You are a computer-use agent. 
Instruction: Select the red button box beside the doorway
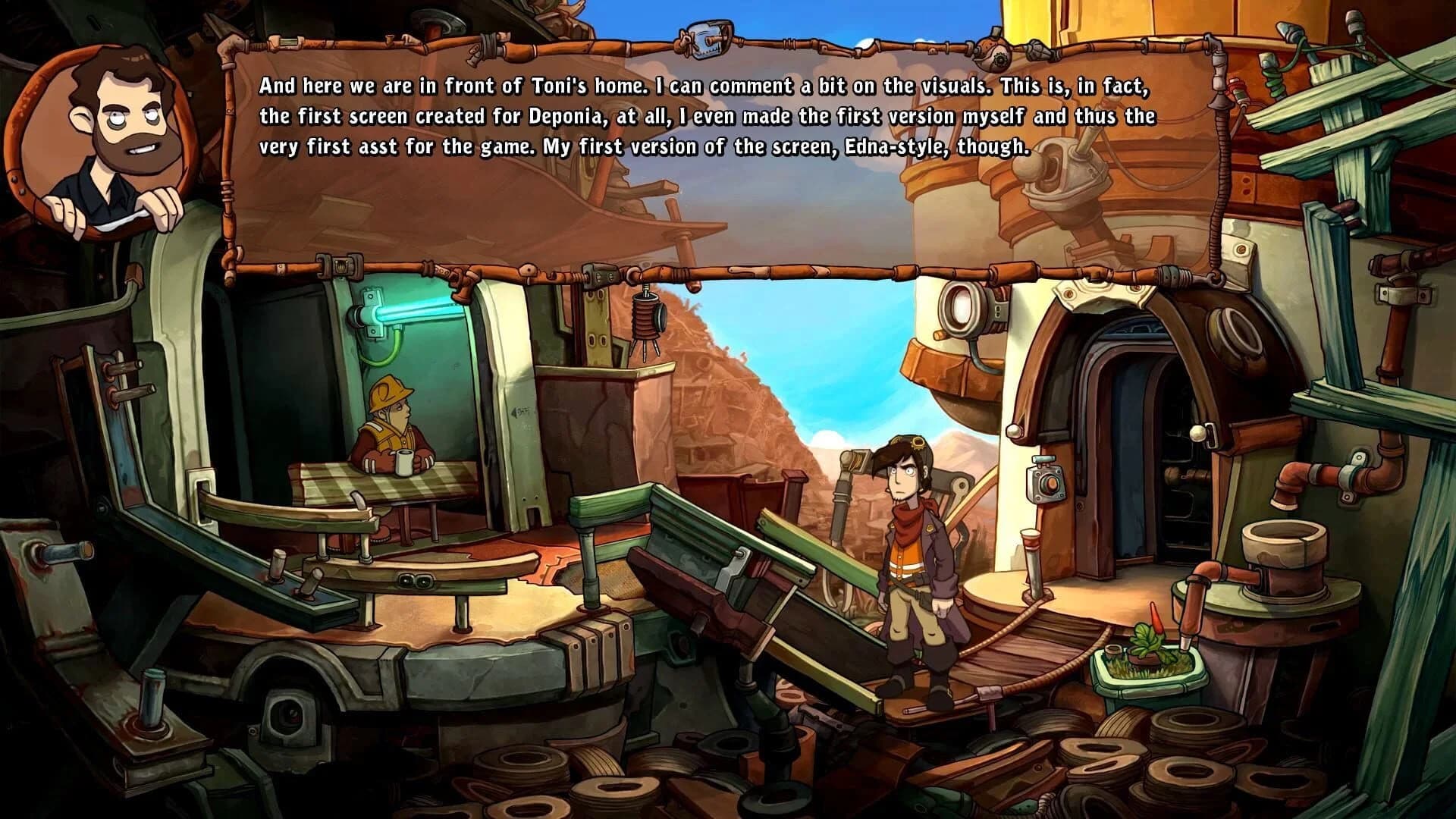coord(1047,483)
